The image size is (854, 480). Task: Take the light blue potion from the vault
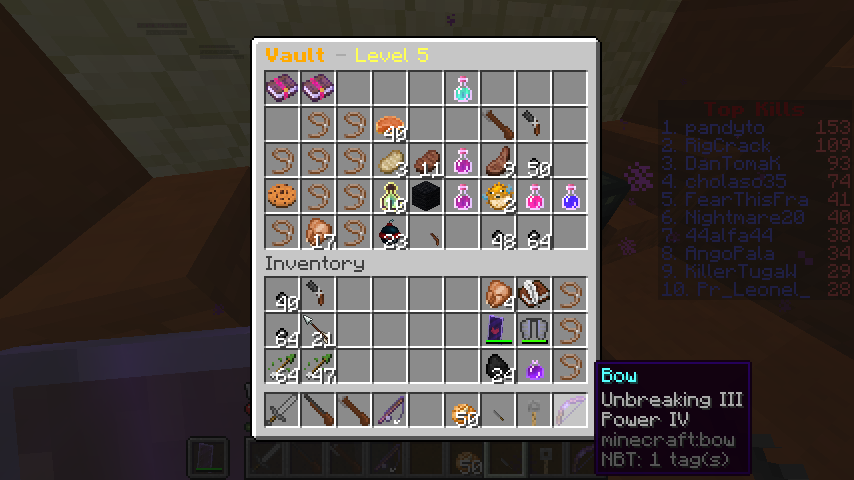[x=462, y=88]
